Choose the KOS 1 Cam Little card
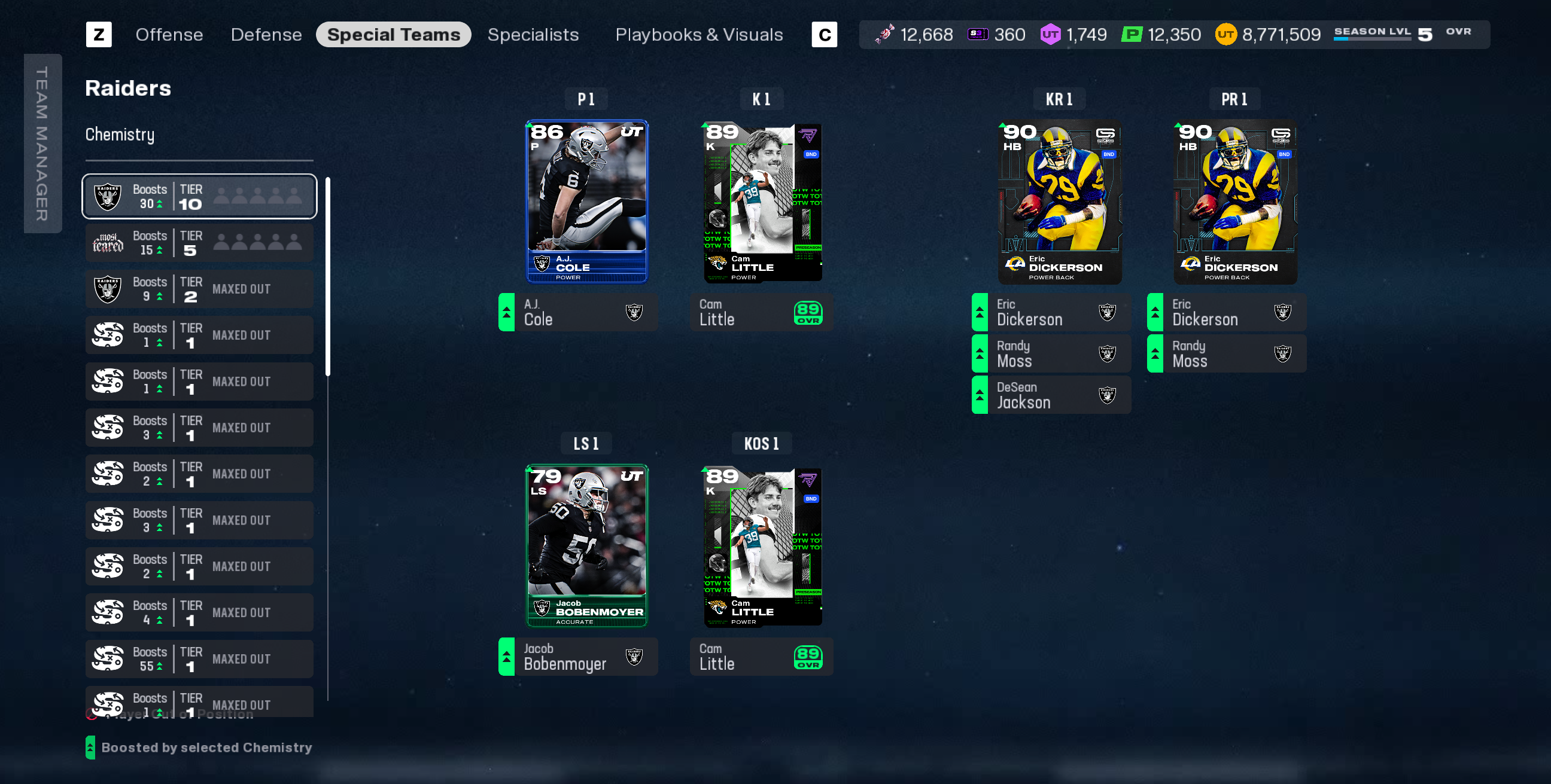1551x784 pixels. click(762, 546)
